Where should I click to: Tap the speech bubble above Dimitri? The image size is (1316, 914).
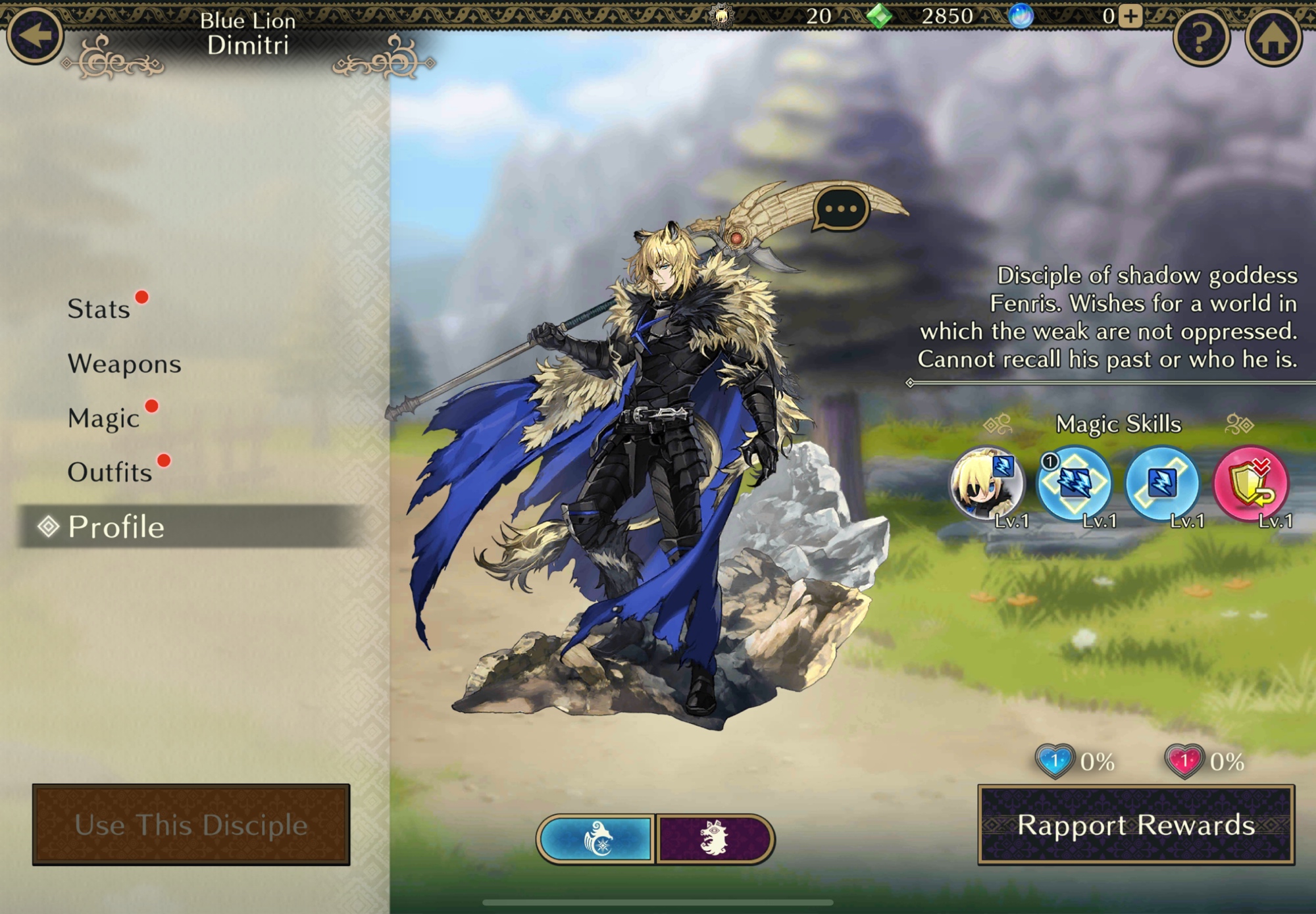point(841,209)
